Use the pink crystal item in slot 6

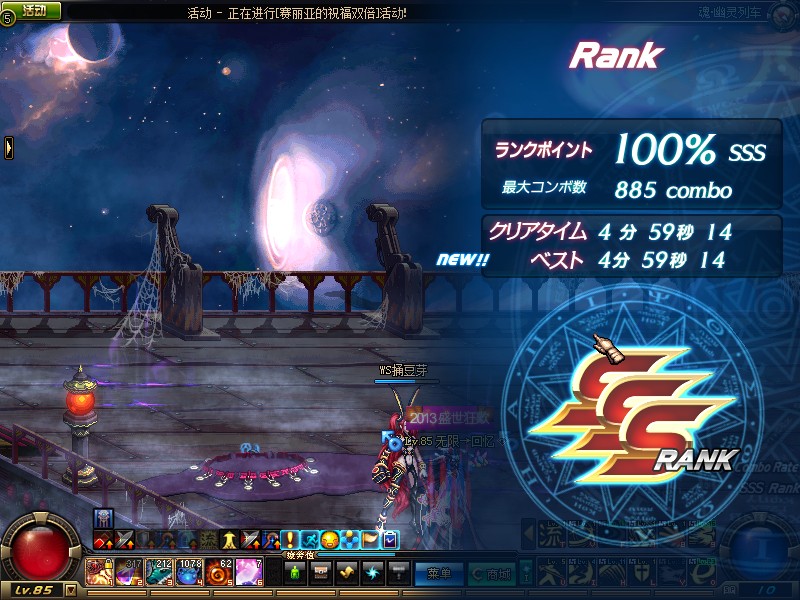click(x=250, y=572)
